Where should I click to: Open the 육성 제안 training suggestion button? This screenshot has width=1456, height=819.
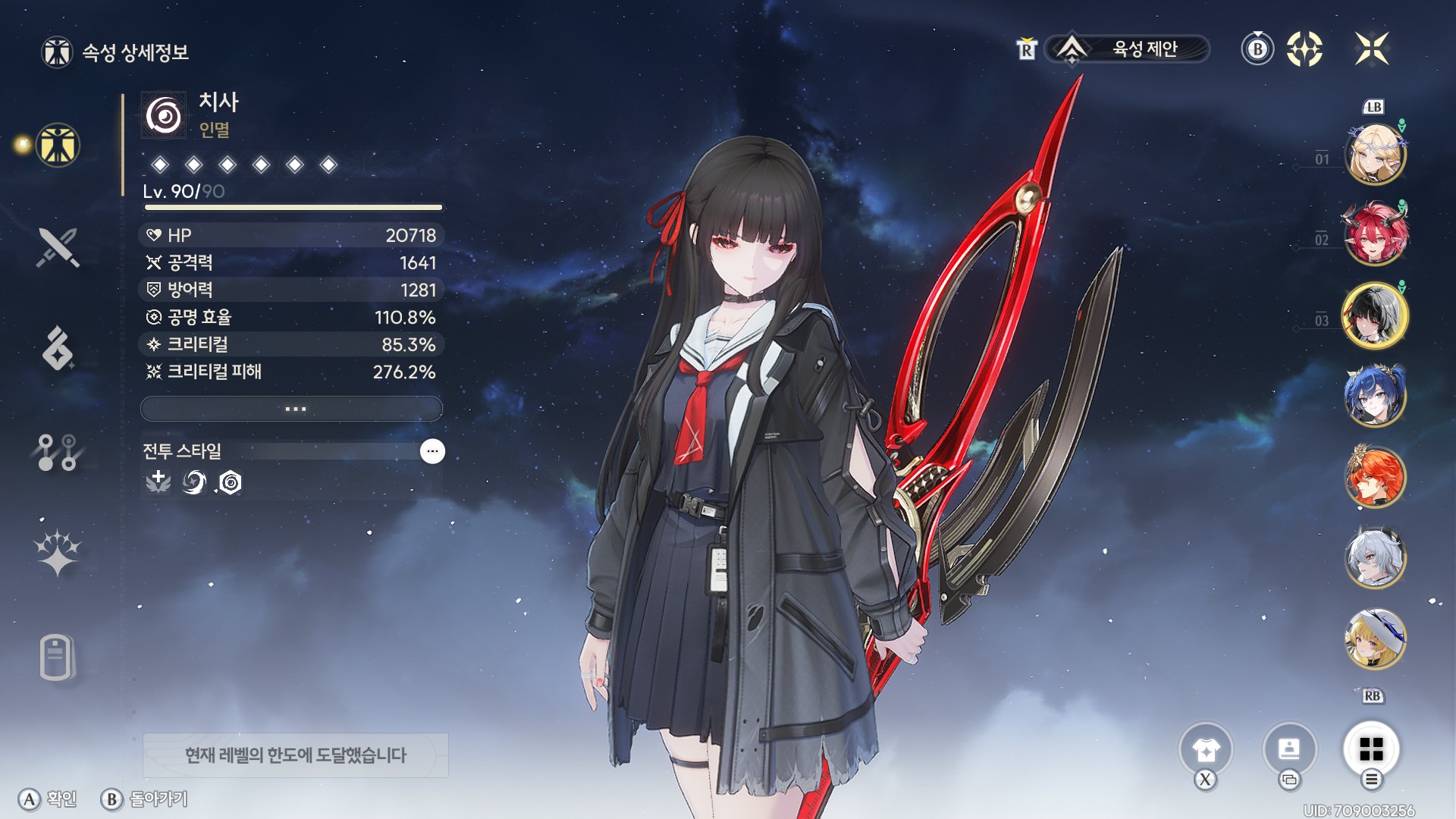(x=1127, y=49)
